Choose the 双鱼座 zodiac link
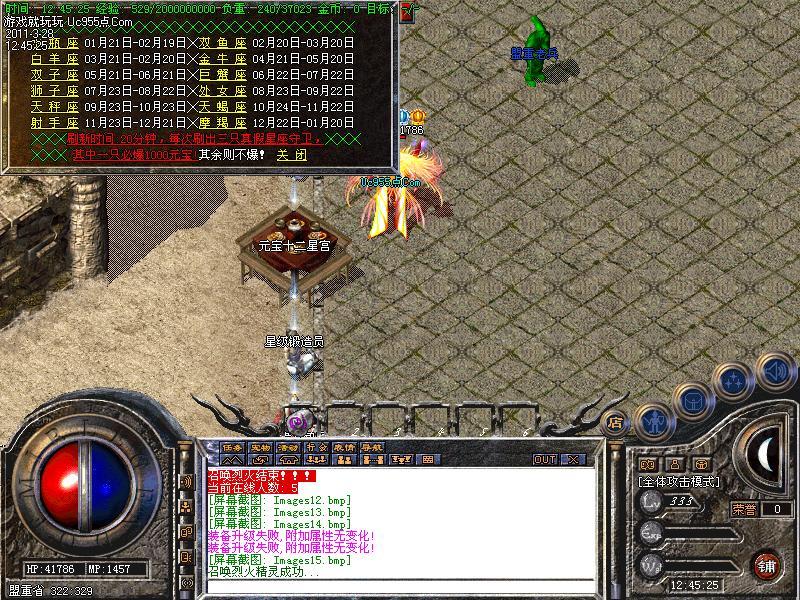This screenshot has height=600, width=800. (x=219, y=44)
